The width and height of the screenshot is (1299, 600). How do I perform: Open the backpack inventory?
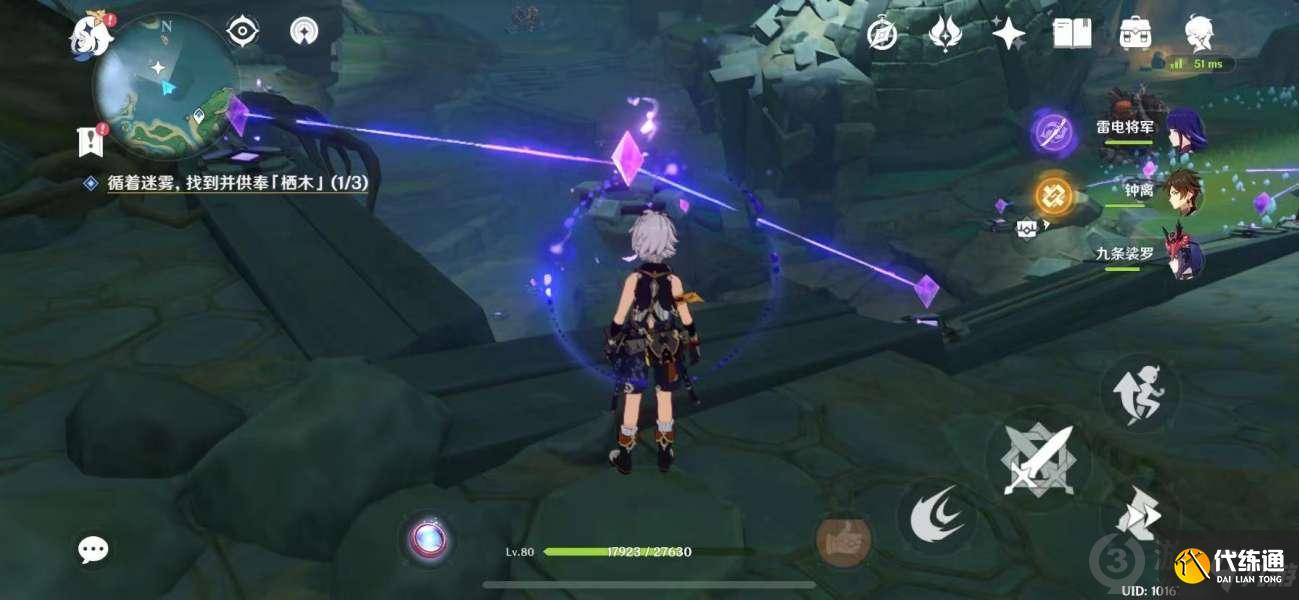(1135, 34)
